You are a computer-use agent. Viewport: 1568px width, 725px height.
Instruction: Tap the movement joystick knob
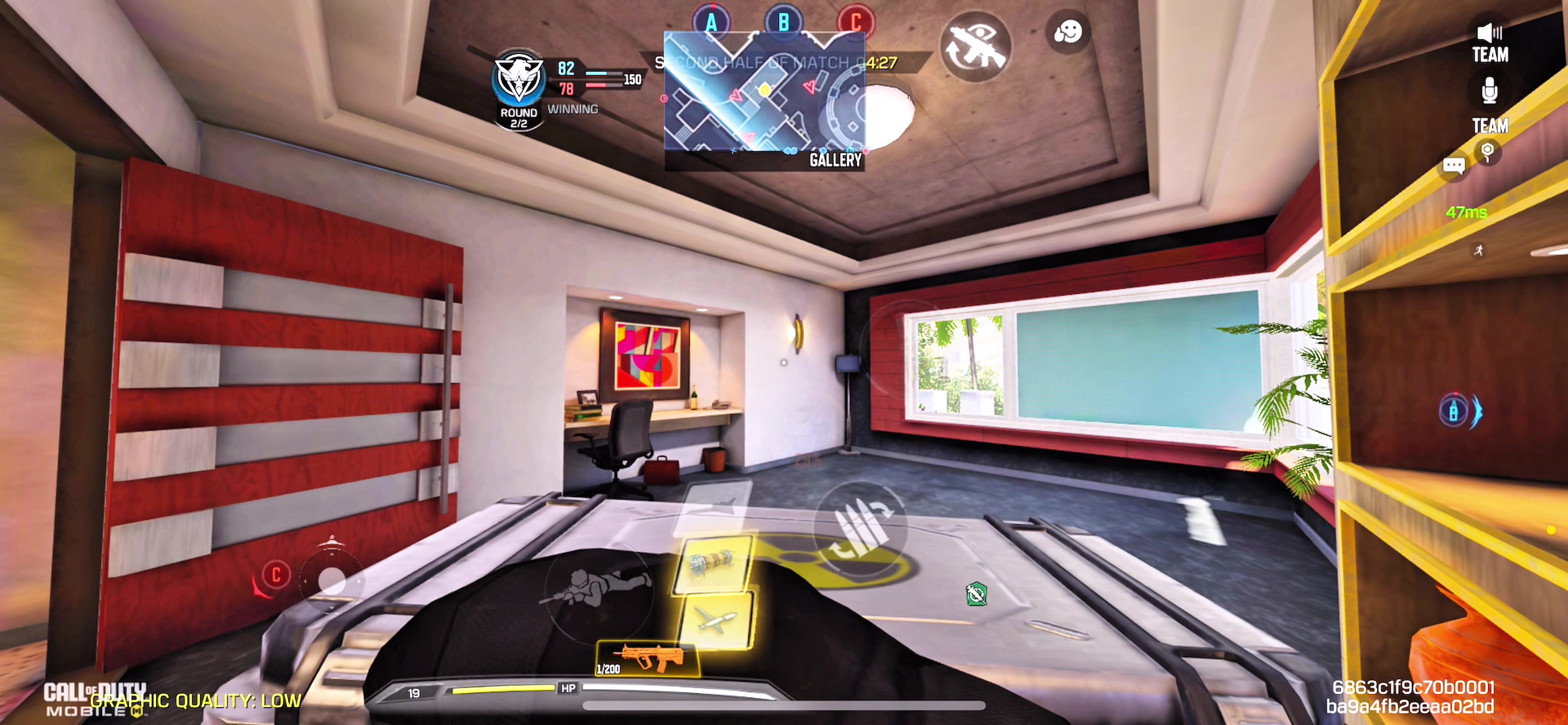[x=332, y=580]
